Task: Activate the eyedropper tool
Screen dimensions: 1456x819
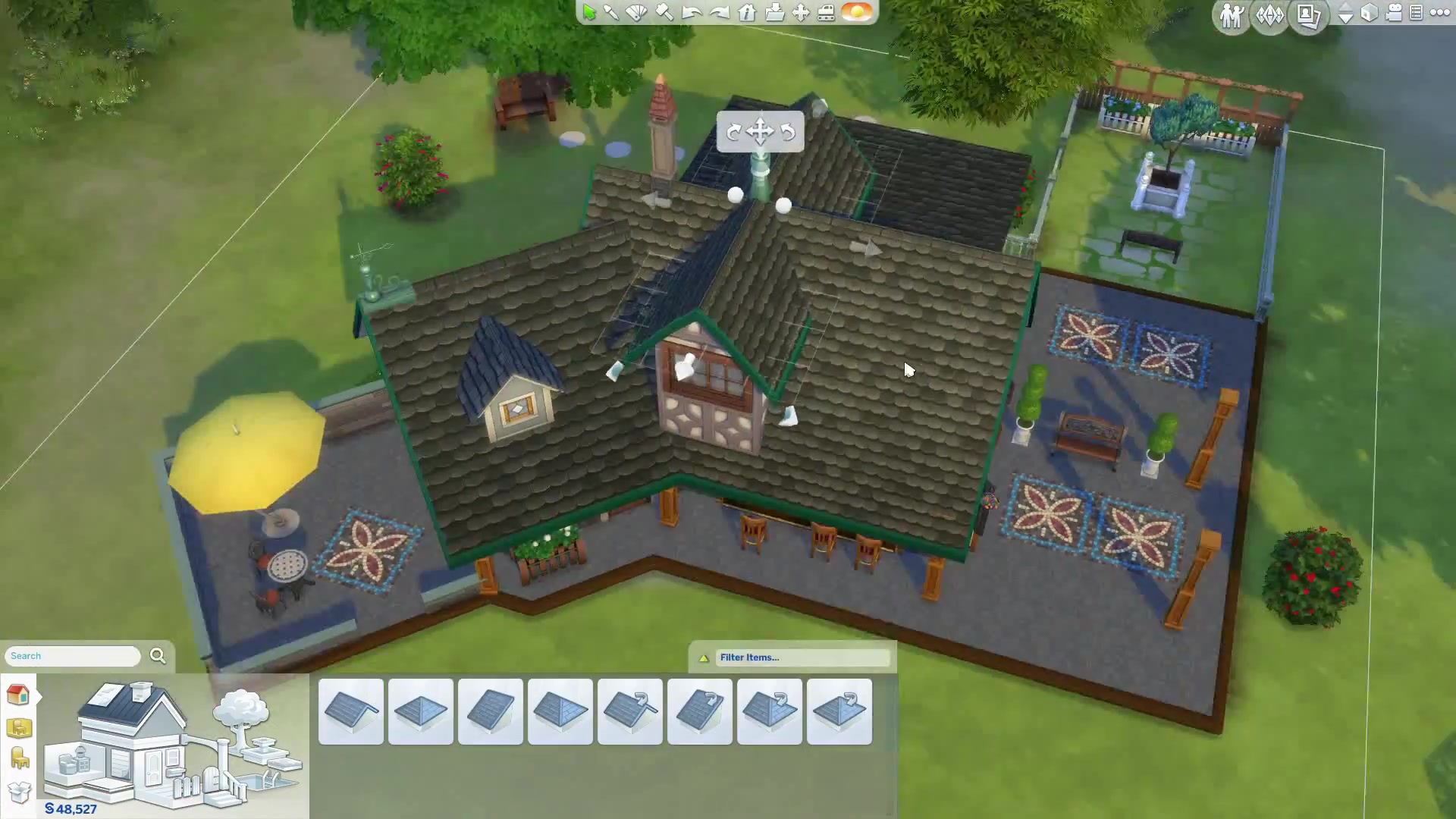Action: point(611,12)
